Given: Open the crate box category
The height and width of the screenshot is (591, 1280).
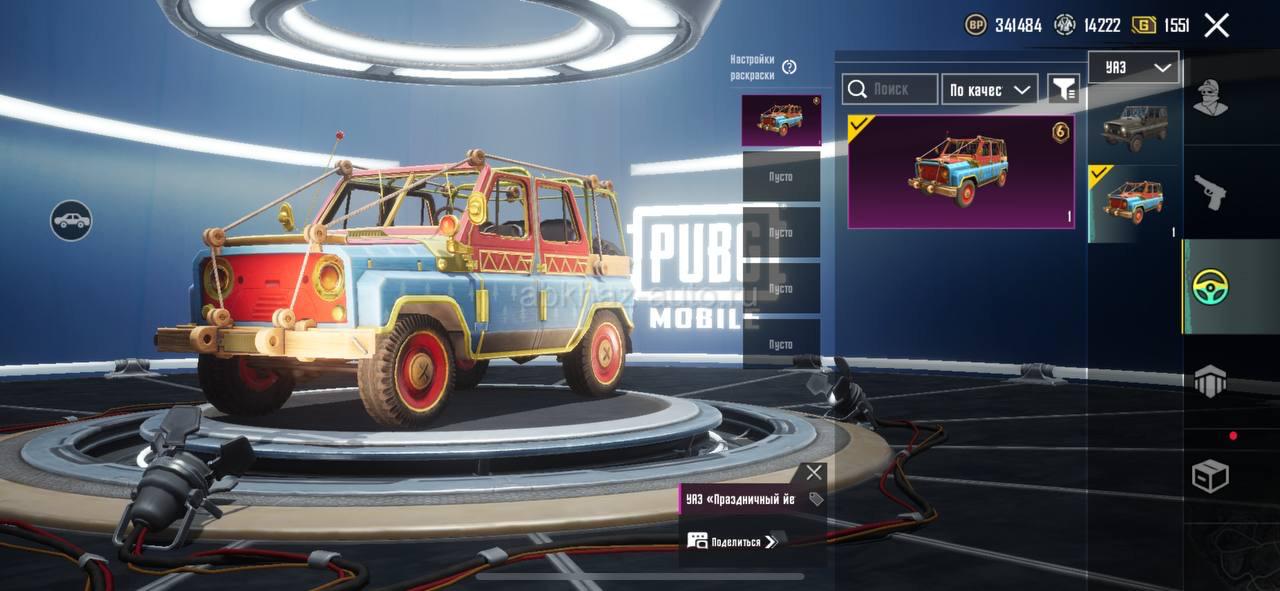Looking at the screenshot, I should click(1211, 476).
